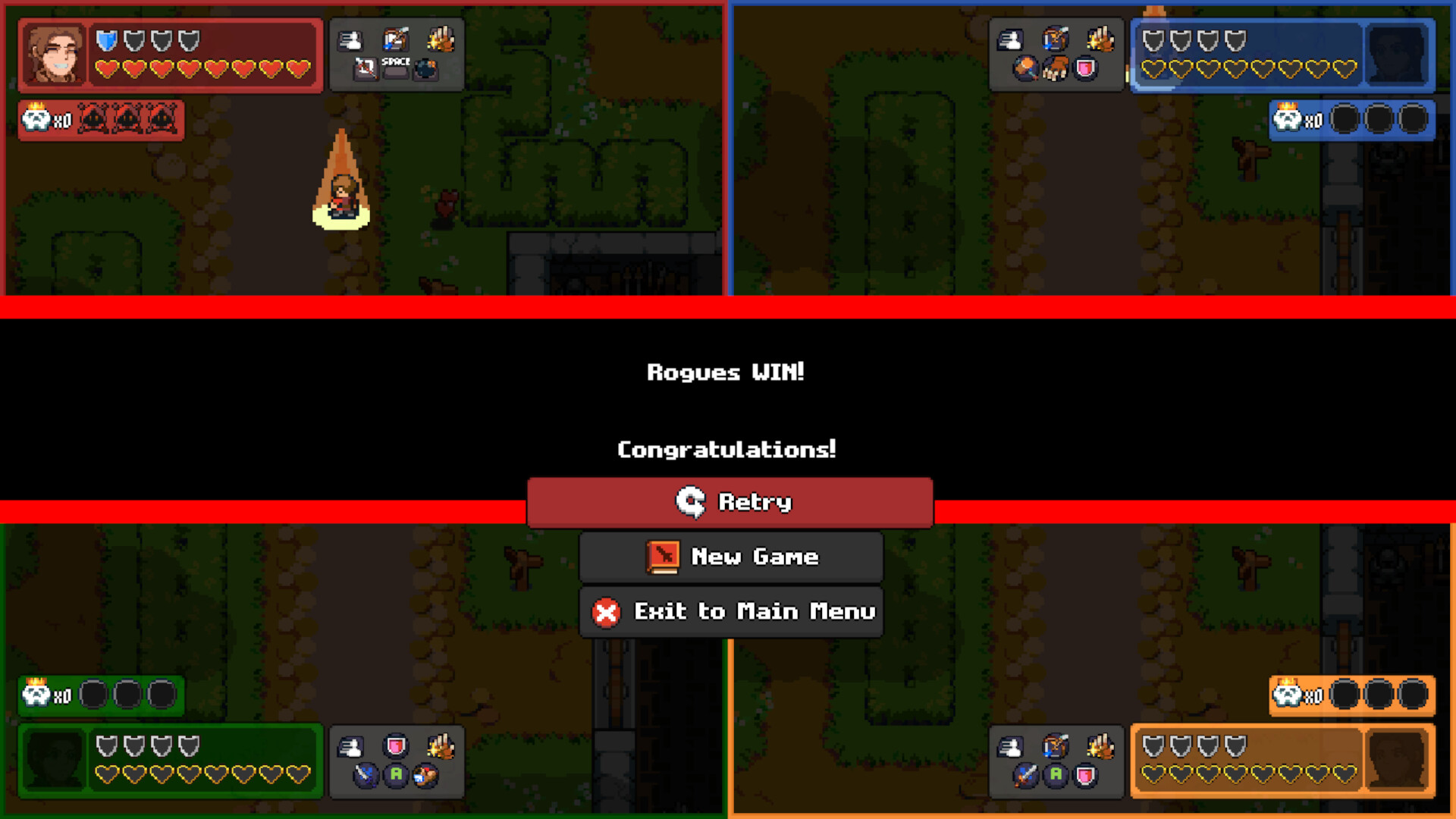Select the red arrow trajectory icon in red HUD
Image resolution: width=1456 pixels, height=819 pixels.
366,70
